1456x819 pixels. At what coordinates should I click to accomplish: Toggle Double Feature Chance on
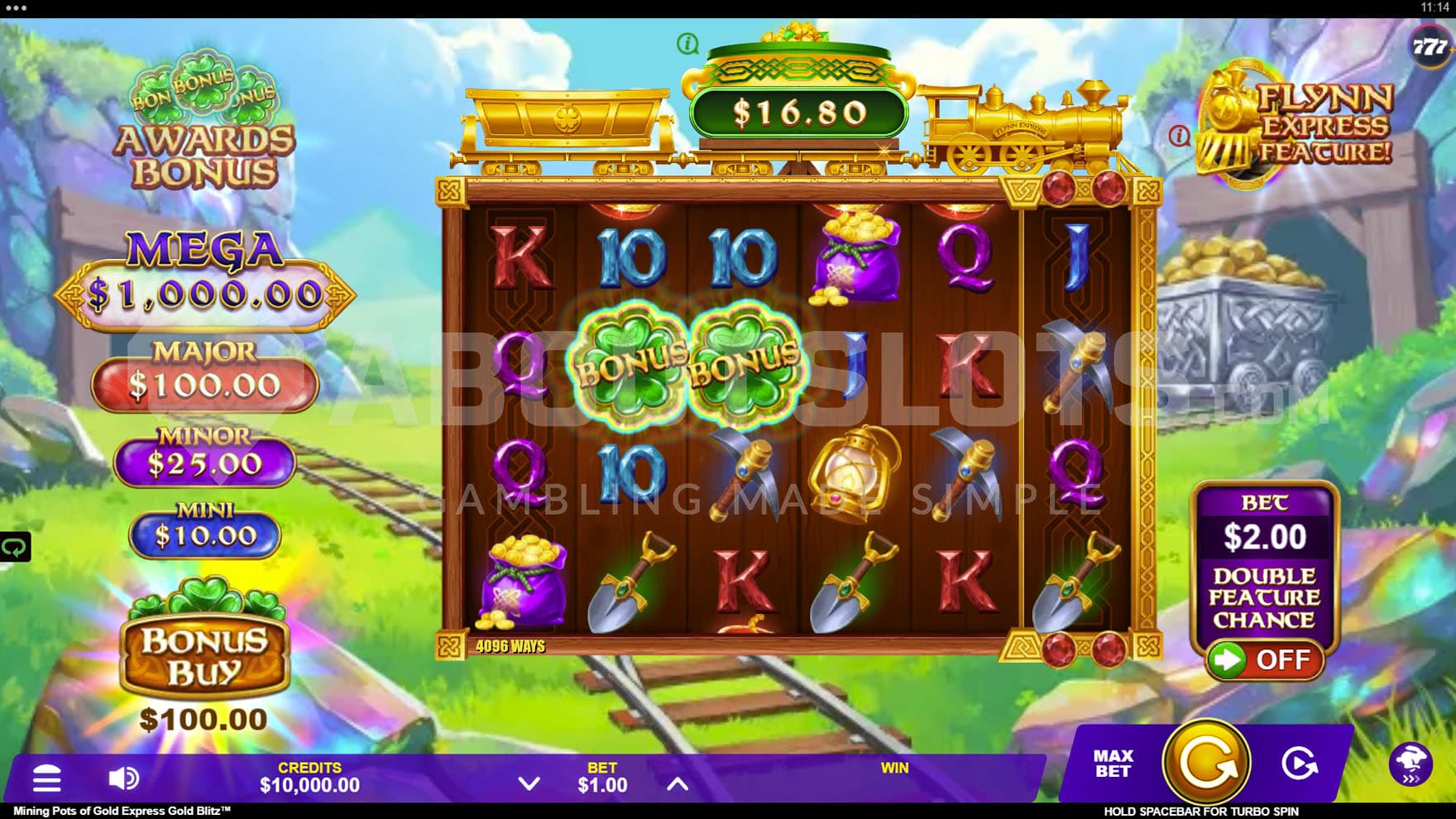1263,660
